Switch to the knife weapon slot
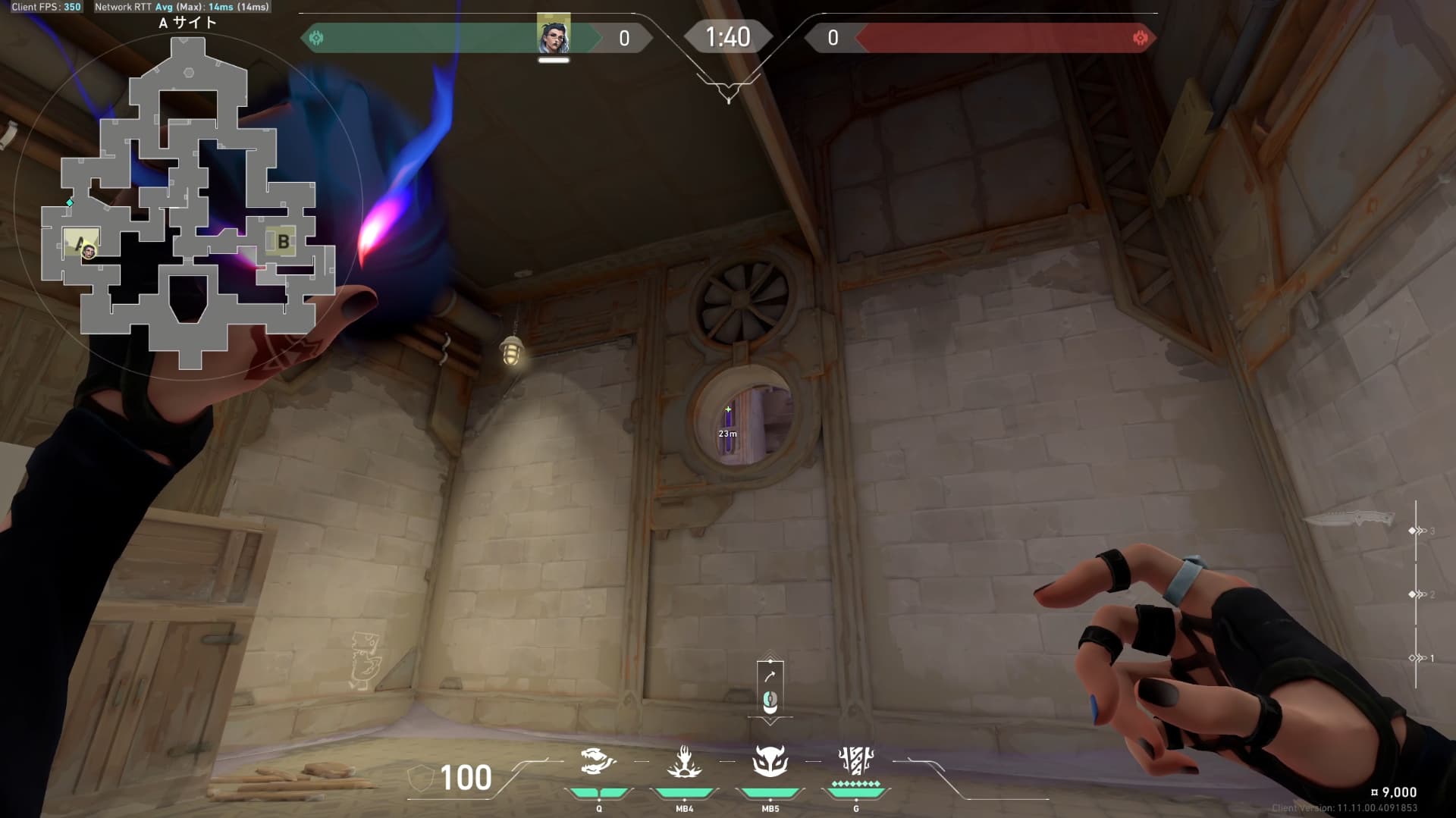 click(x=1350, y=520)
